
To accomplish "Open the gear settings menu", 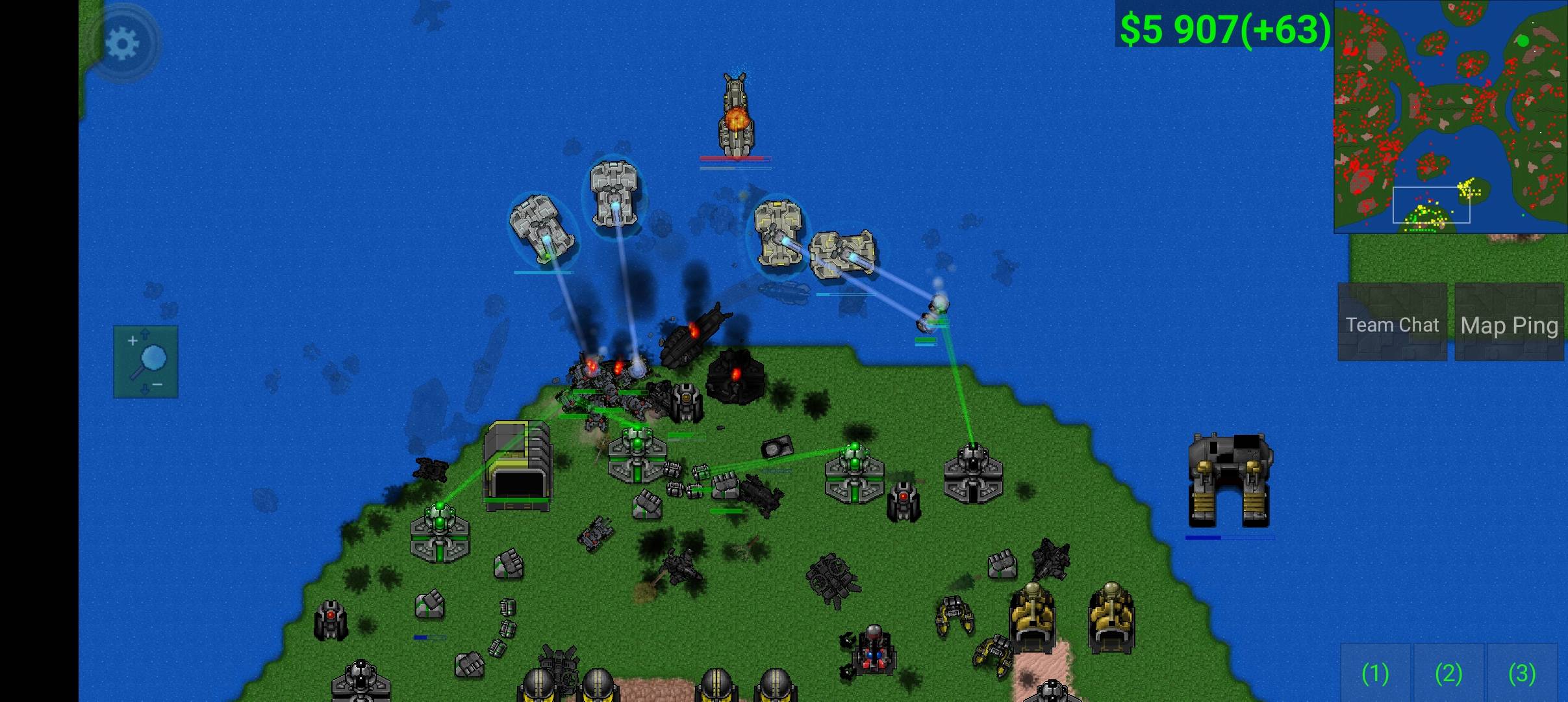I will pos(122,44).
